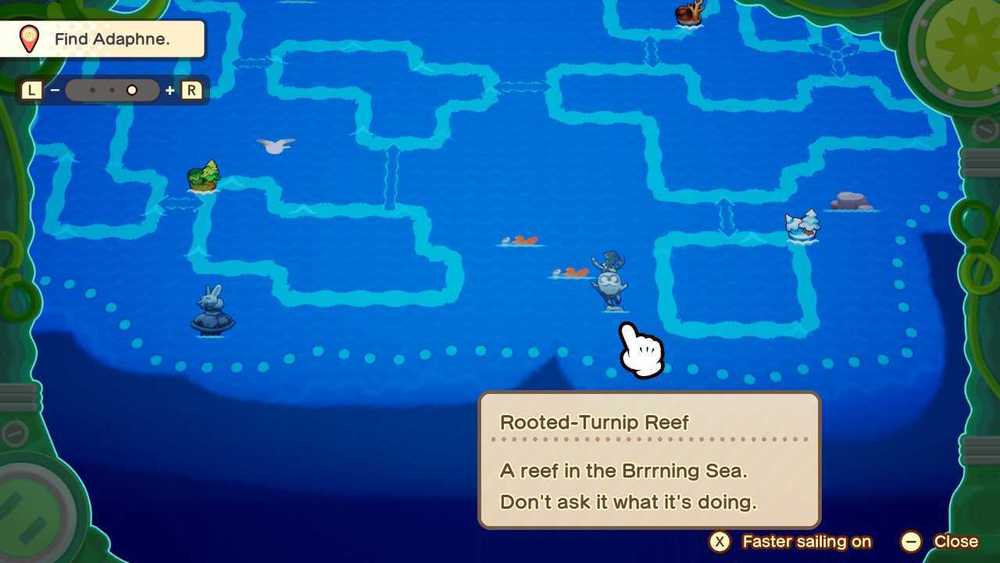Choose the green leafy island marker
1000x563 pixels.
coord(203,177)
